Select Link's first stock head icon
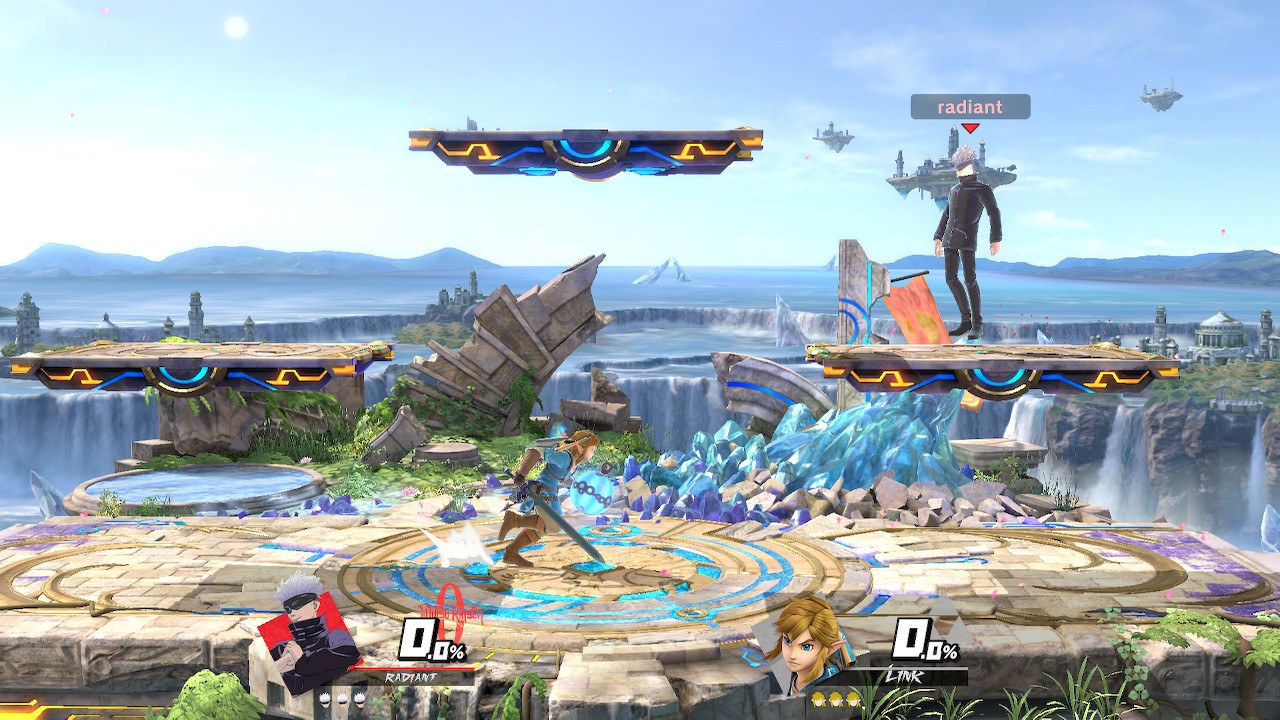The image size is (1280, 720). click(x=818, y=700)
